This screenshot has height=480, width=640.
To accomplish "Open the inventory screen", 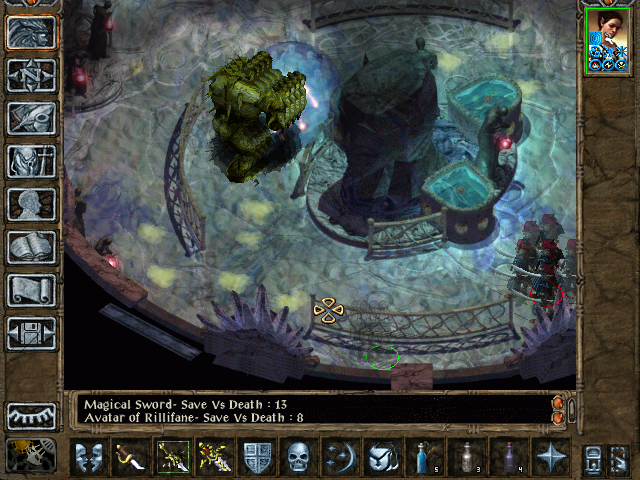I will [x=32, y=161].
